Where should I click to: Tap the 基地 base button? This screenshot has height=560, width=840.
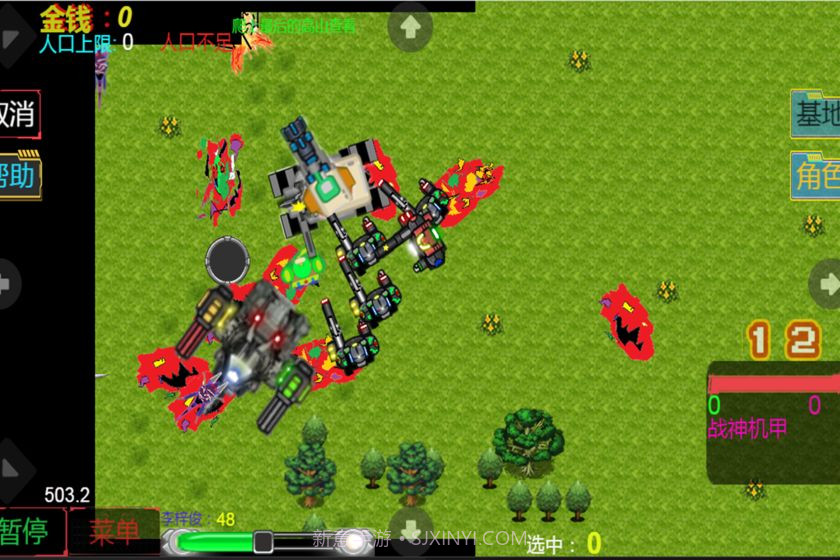pyautogui.click(x=815, y=114)
